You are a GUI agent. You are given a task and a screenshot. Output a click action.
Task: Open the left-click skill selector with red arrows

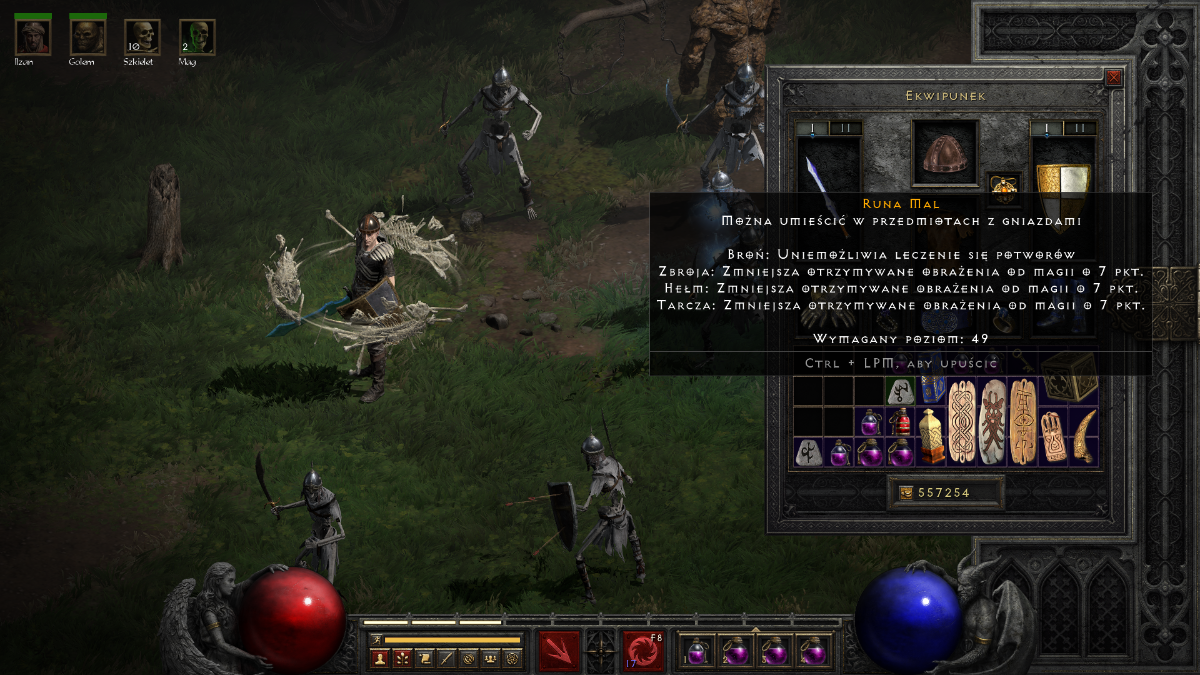559,651
